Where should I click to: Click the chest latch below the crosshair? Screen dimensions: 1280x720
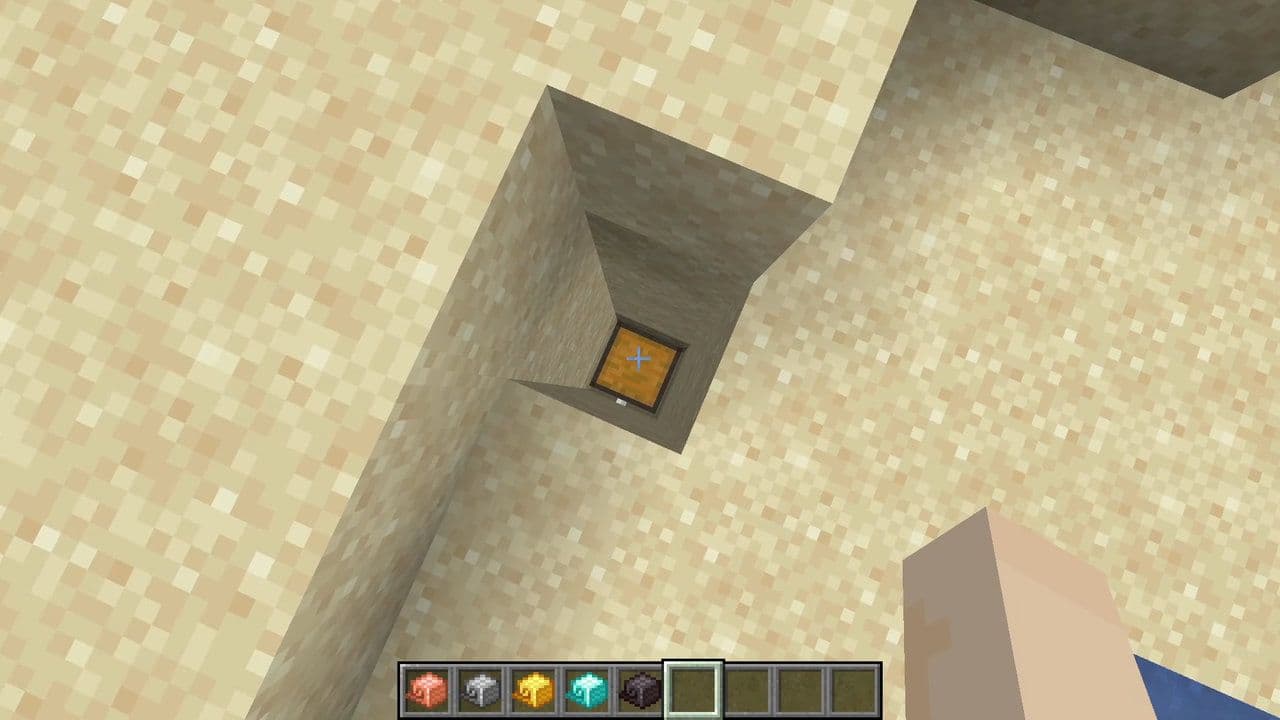tap(619, 400)
